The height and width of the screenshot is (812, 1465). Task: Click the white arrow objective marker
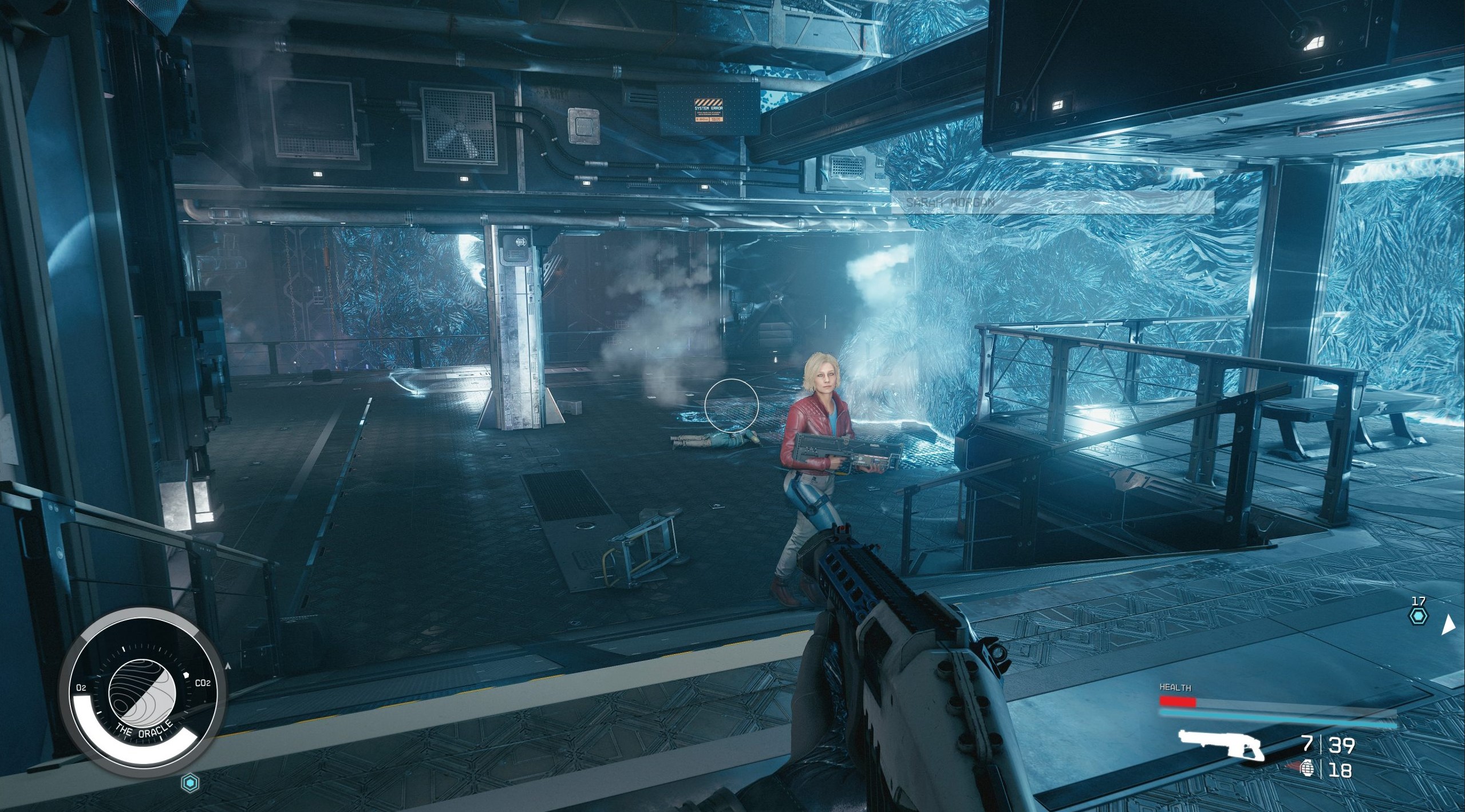point(1448,625)
